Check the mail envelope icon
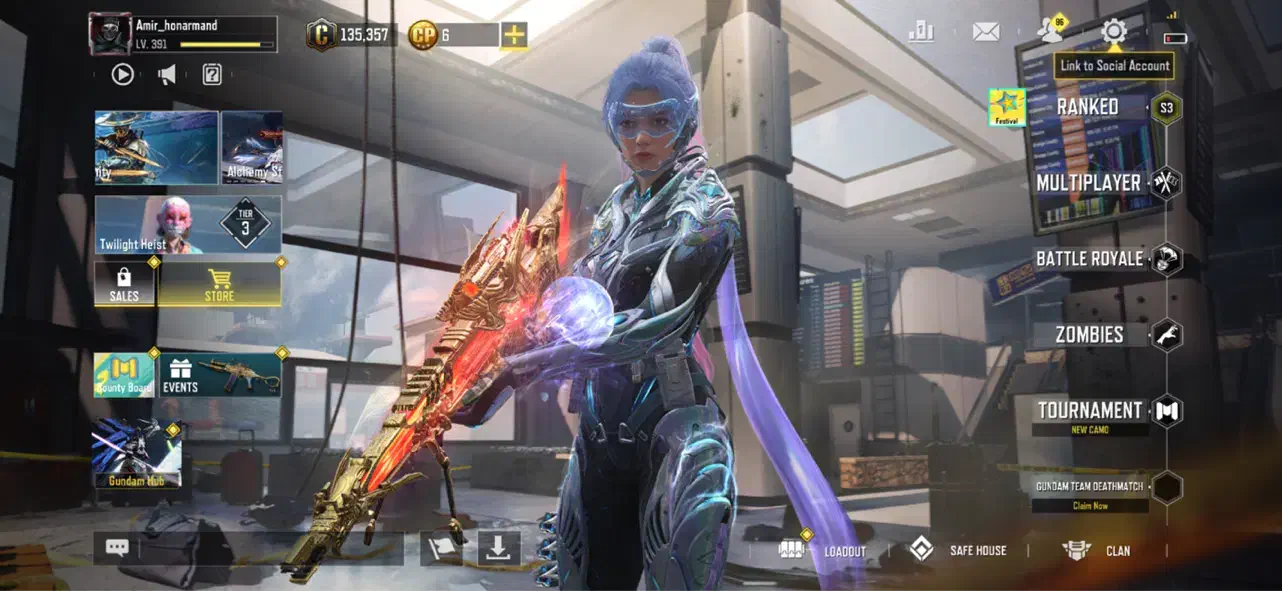The height and width of the screenshot is (591, 1282). click(986, 32)
